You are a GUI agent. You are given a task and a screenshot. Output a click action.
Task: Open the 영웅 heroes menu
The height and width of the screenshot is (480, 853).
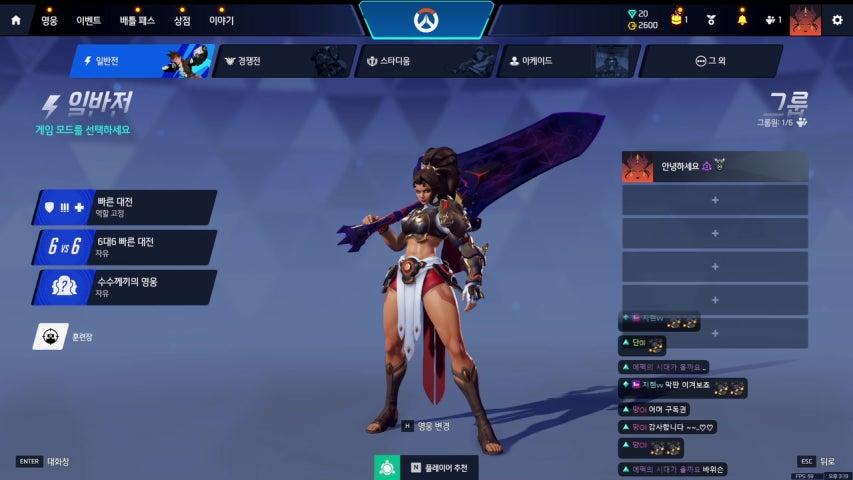(x=49, y=19)
